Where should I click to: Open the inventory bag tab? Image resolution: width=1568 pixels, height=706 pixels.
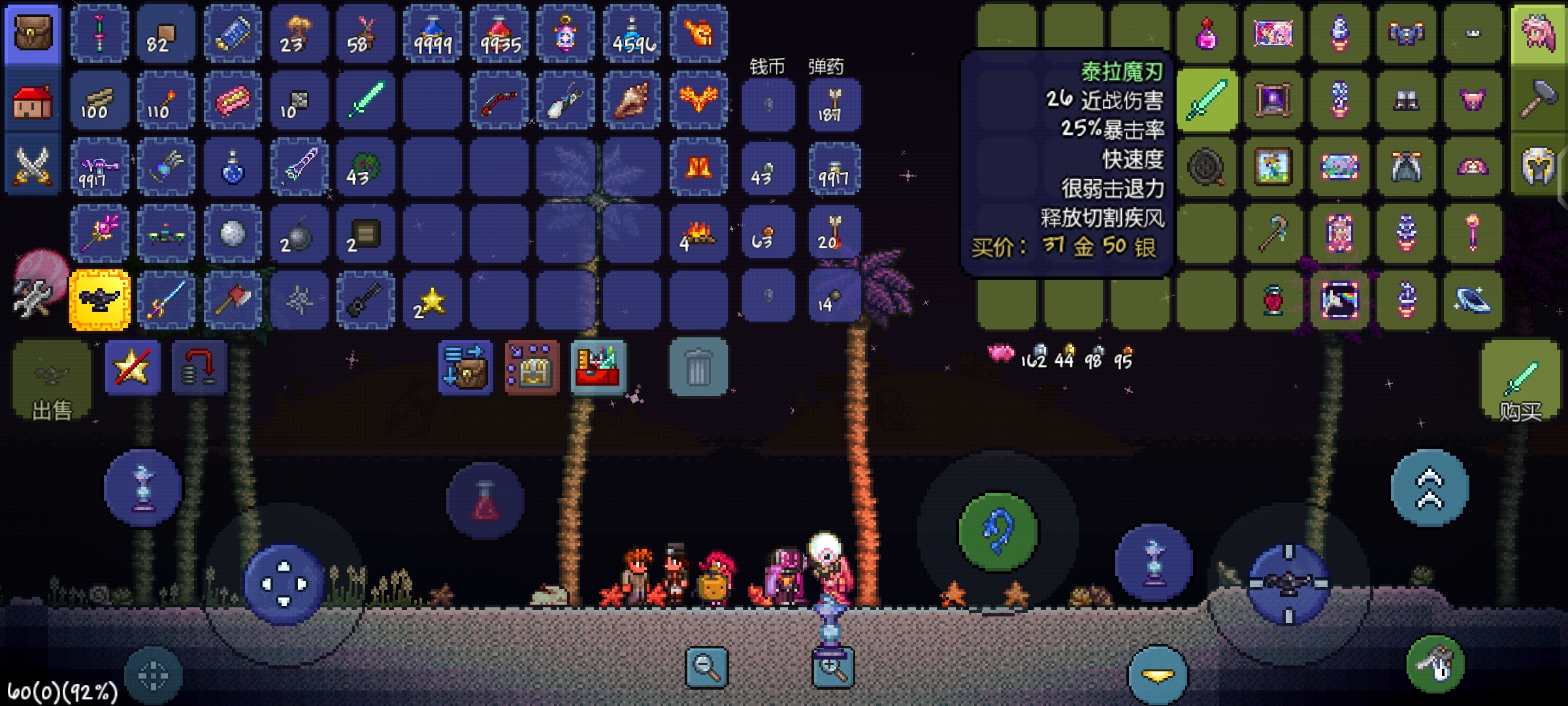[x=33, y=34]
